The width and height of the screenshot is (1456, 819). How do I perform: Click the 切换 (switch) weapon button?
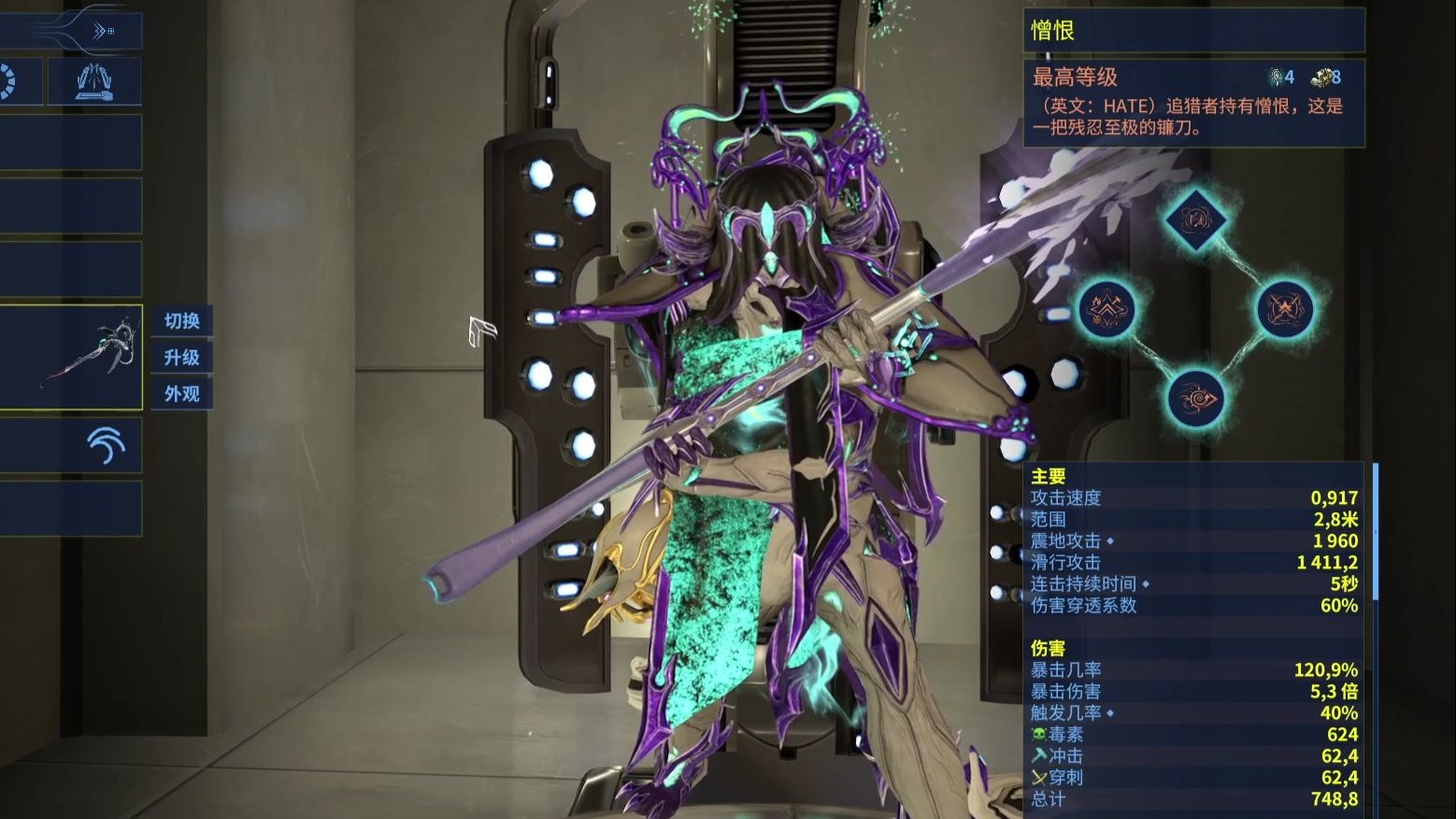182,321
